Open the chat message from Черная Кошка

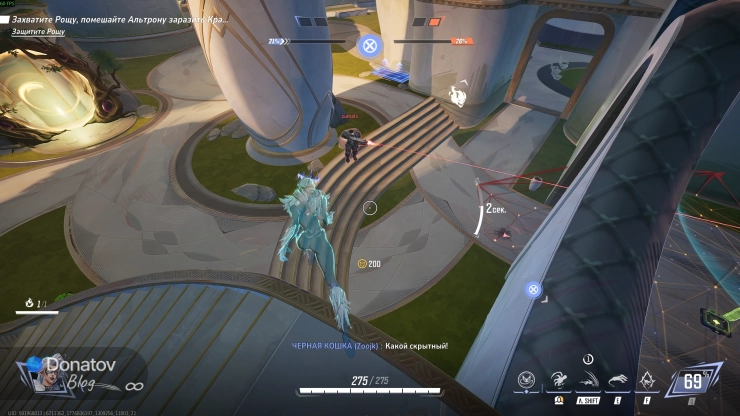[370, 345]
